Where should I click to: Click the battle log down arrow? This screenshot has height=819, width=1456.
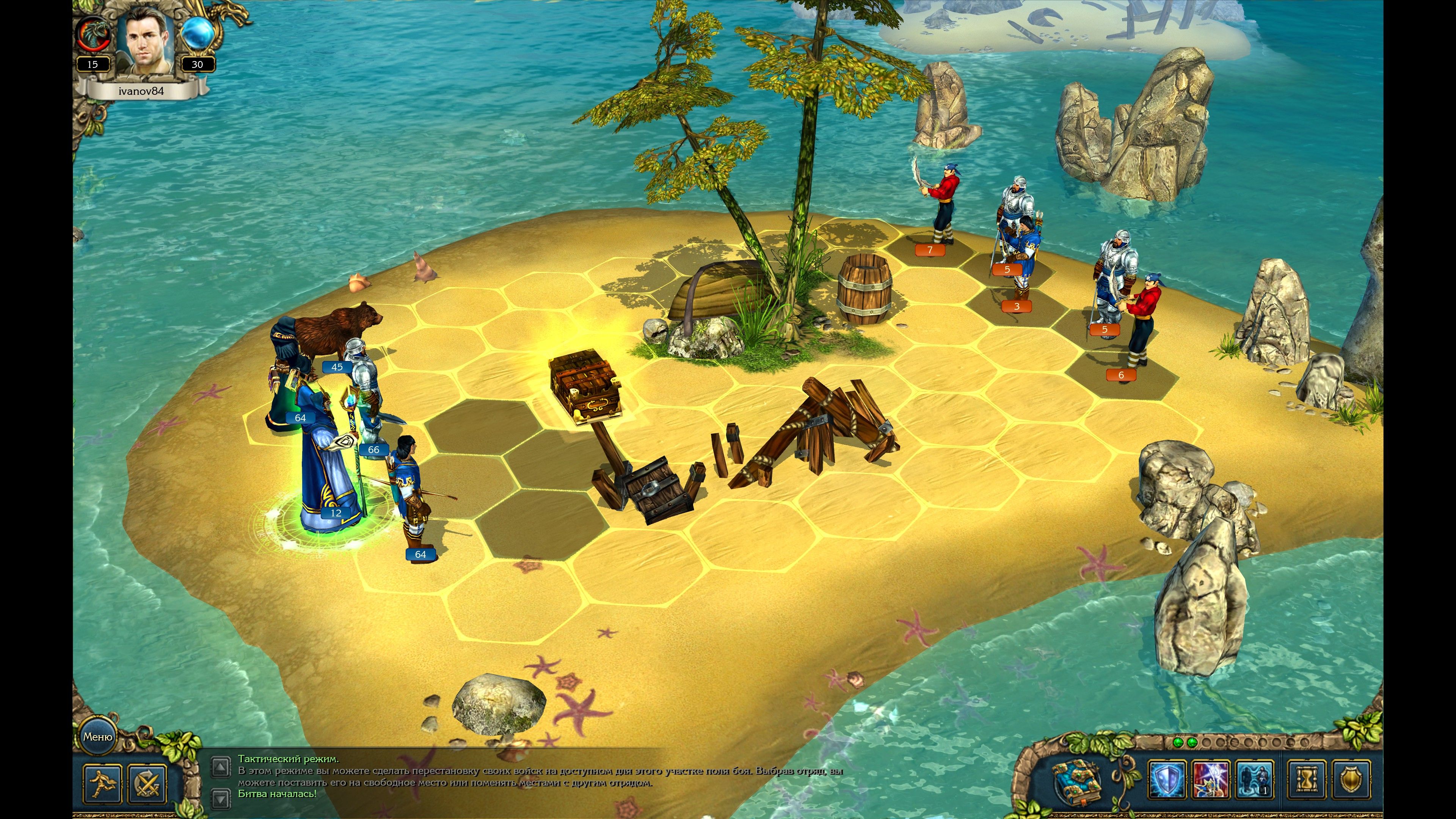[220, 797]
